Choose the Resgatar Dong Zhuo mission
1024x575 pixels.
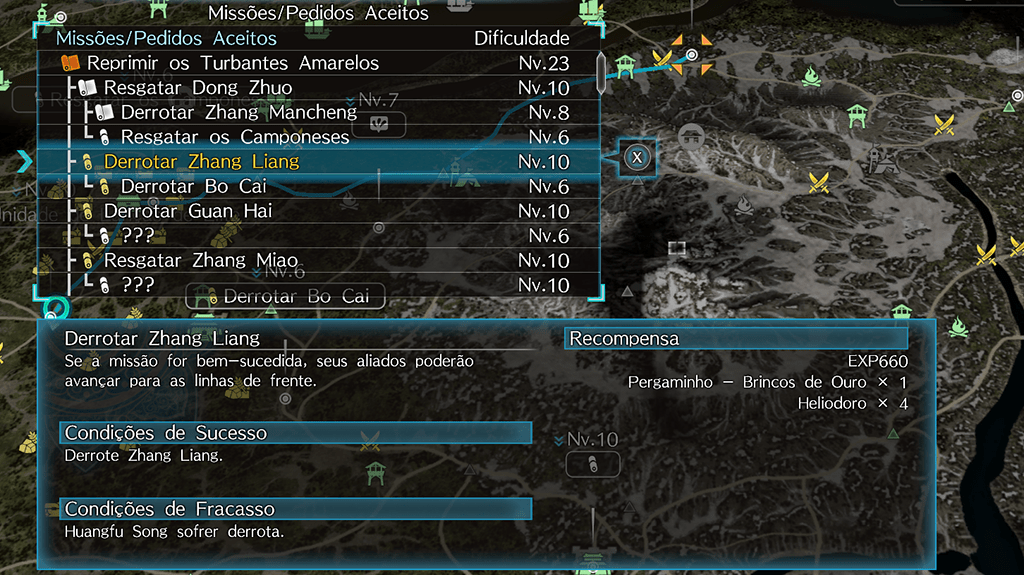click(x=198, y=88)
